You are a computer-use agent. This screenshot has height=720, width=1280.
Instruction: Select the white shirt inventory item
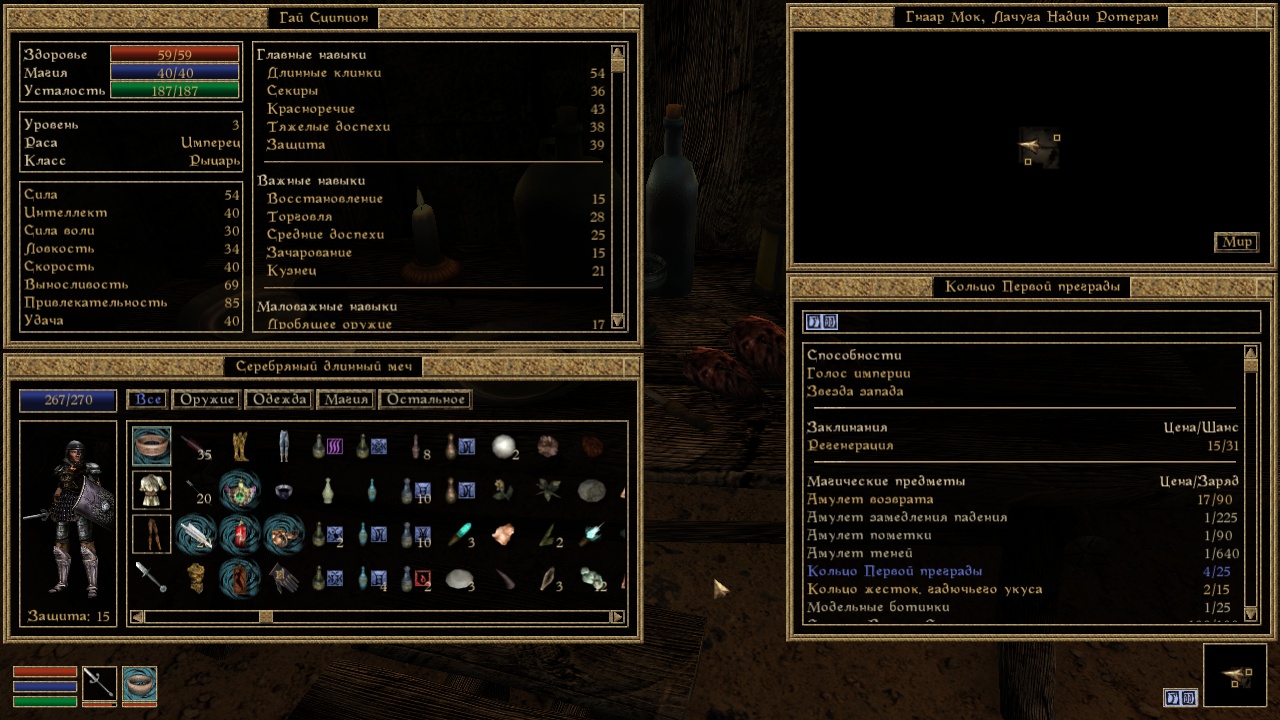[x=152, y=490]
